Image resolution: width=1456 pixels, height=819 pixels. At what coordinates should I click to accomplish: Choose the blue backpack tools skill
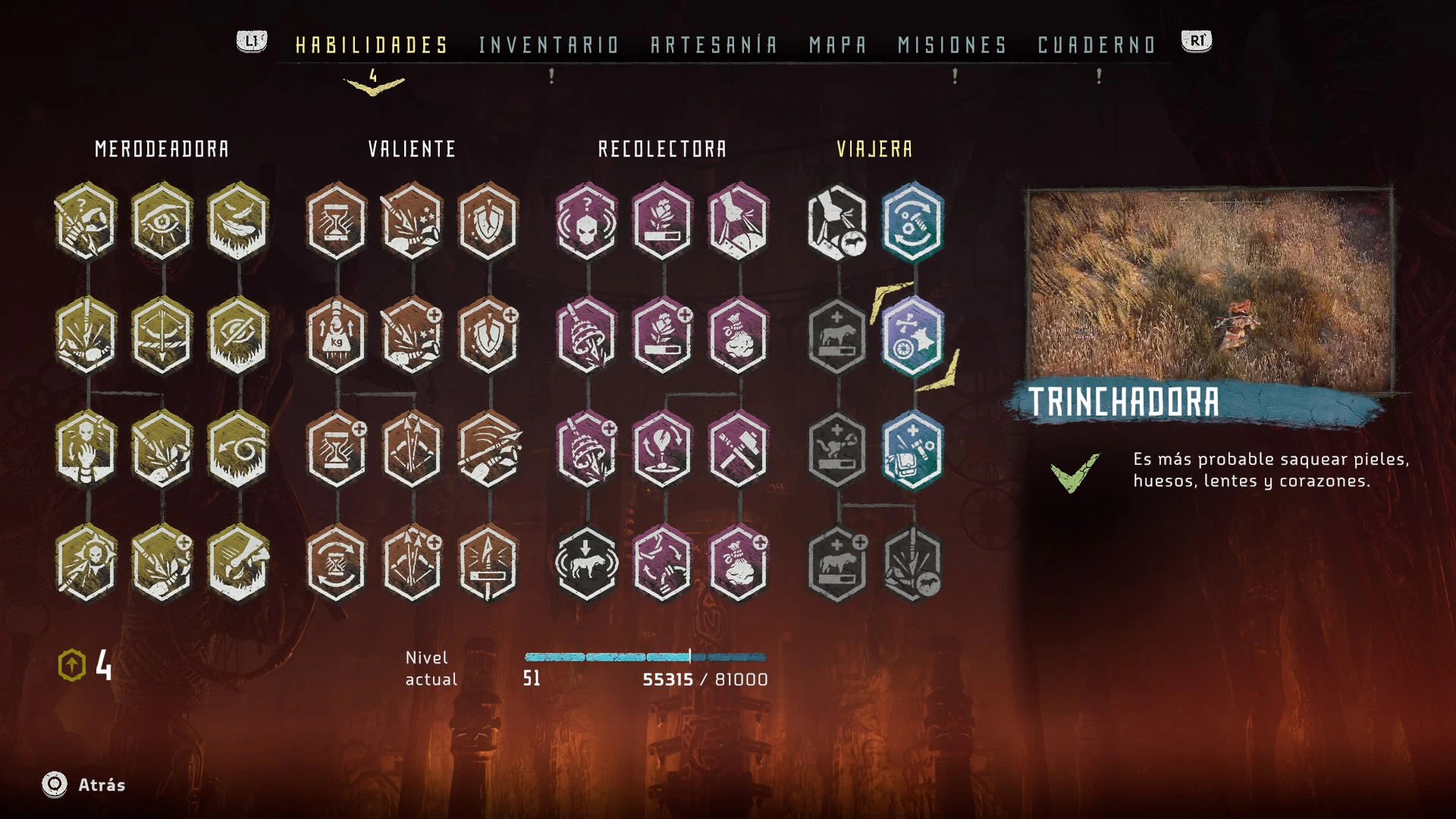click(913, 450)
